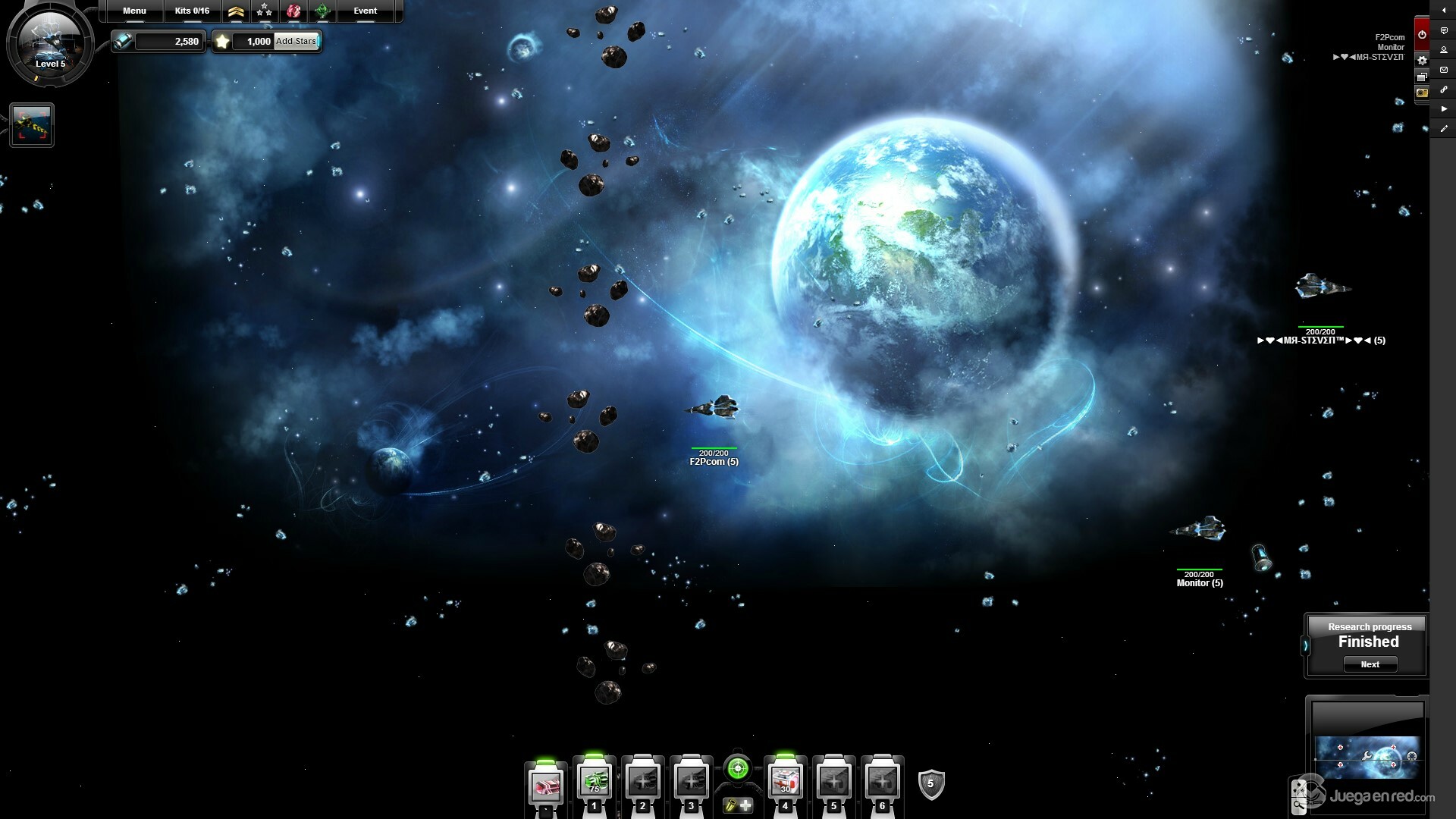Screen dimensions: 1456x819
Task: Click Add Stars to buy more stars
Action: coord(296,41)
